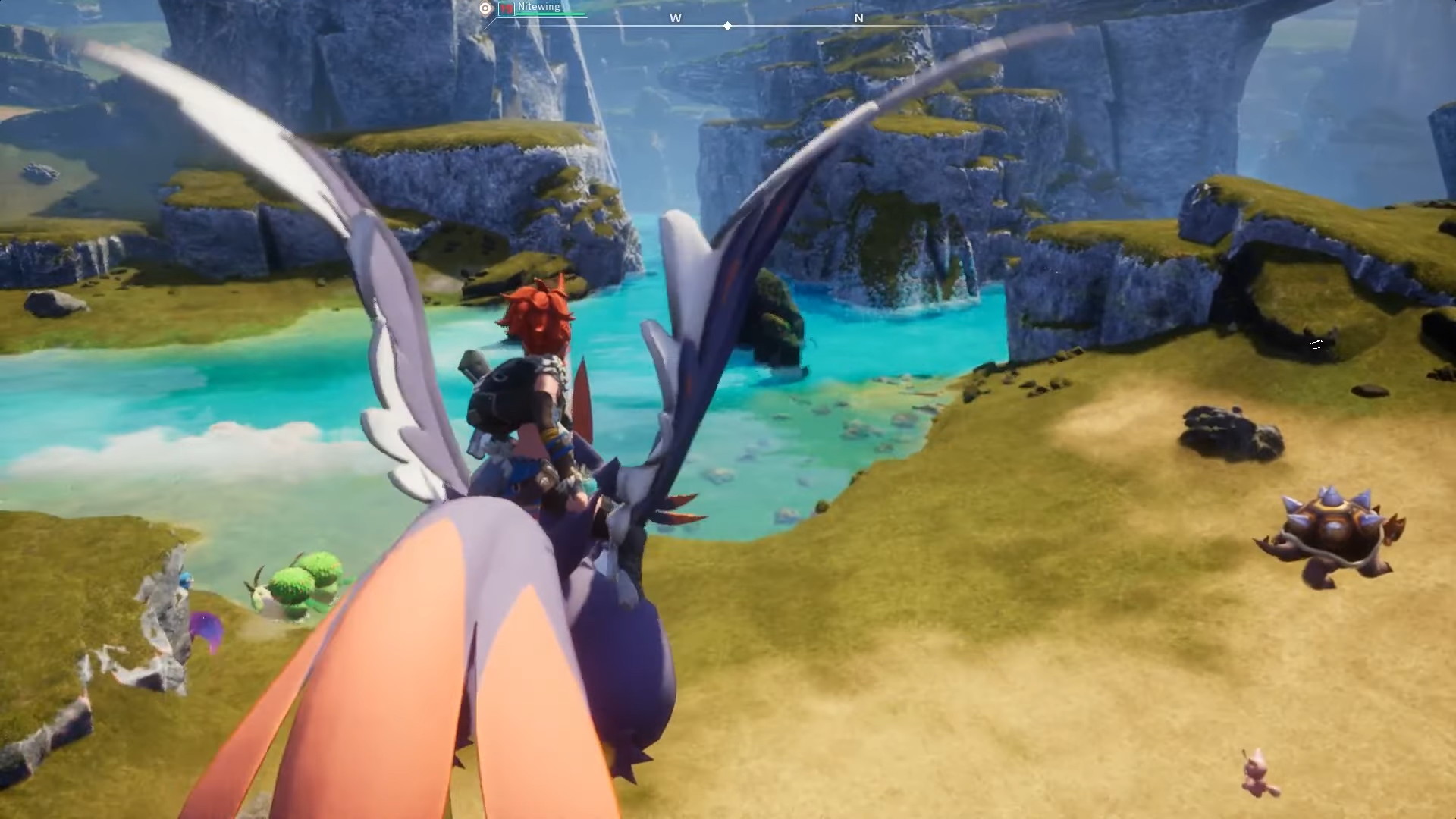Click the Nitewing portrait icon
Image resolution: width=1456 pixels, height=819 pixels.
point(506,8)
